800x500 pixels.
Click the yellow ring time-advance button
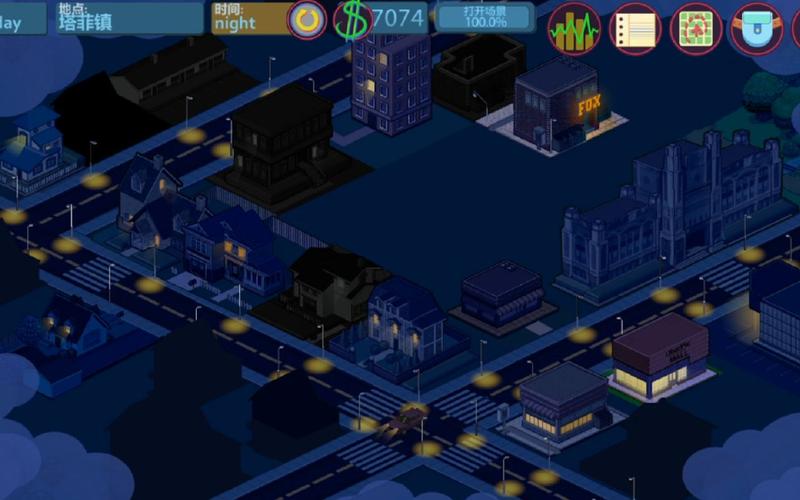pos(307,19)
